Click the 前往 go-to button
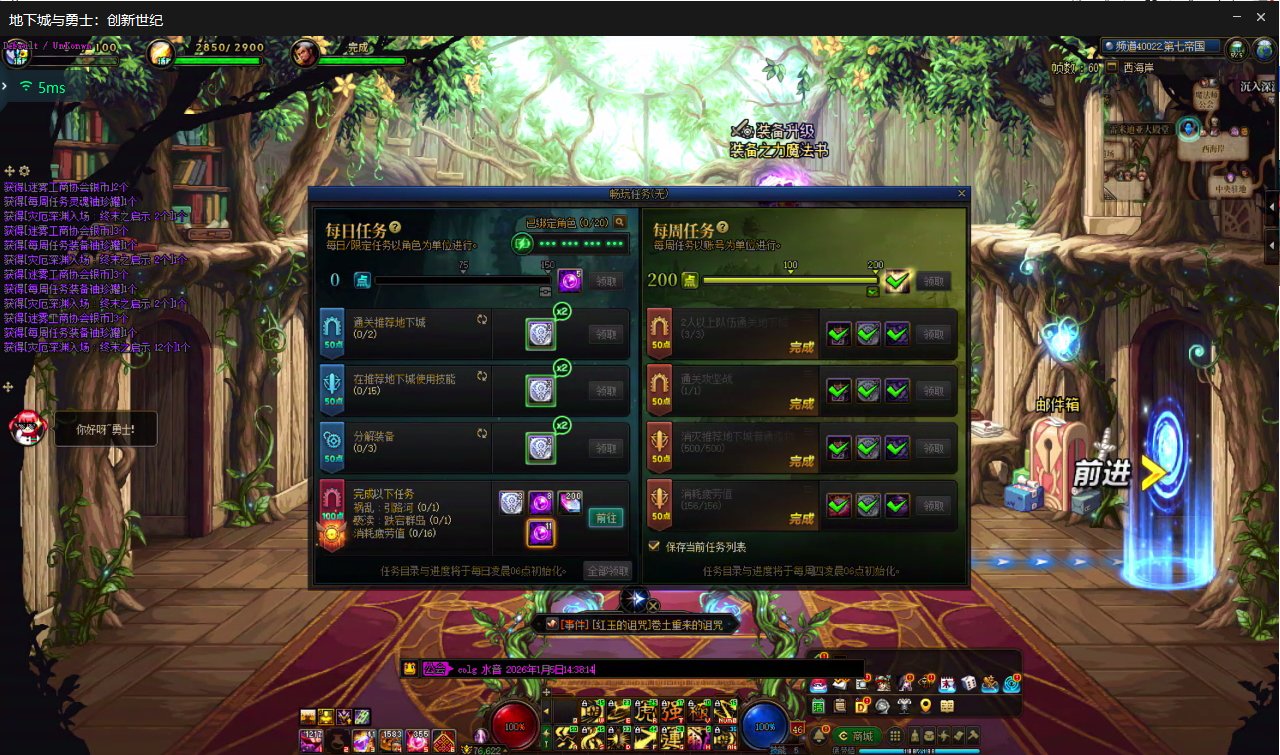 coord(606,517)
